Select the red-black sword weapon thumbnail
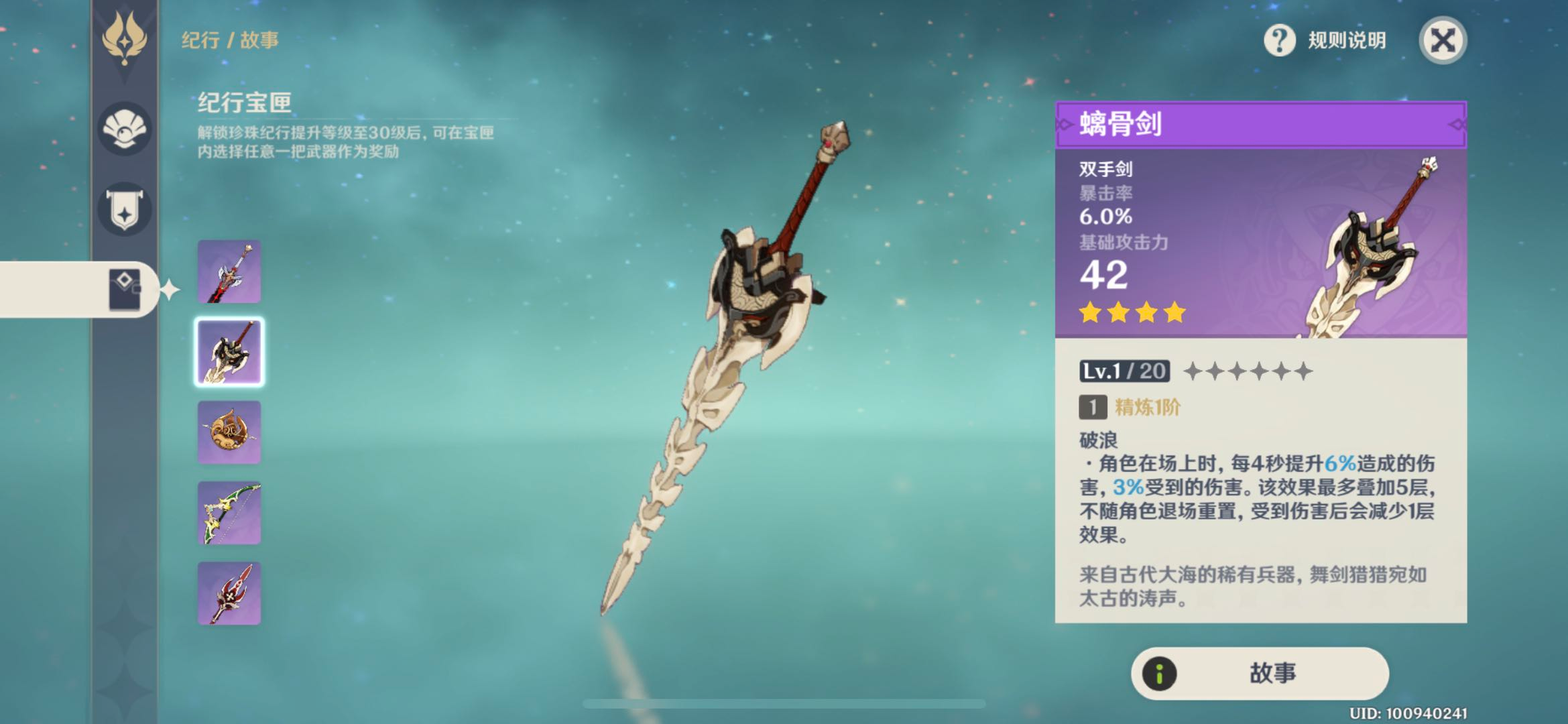This screenshot has width=1568, height=724. (x=229, y=271)
